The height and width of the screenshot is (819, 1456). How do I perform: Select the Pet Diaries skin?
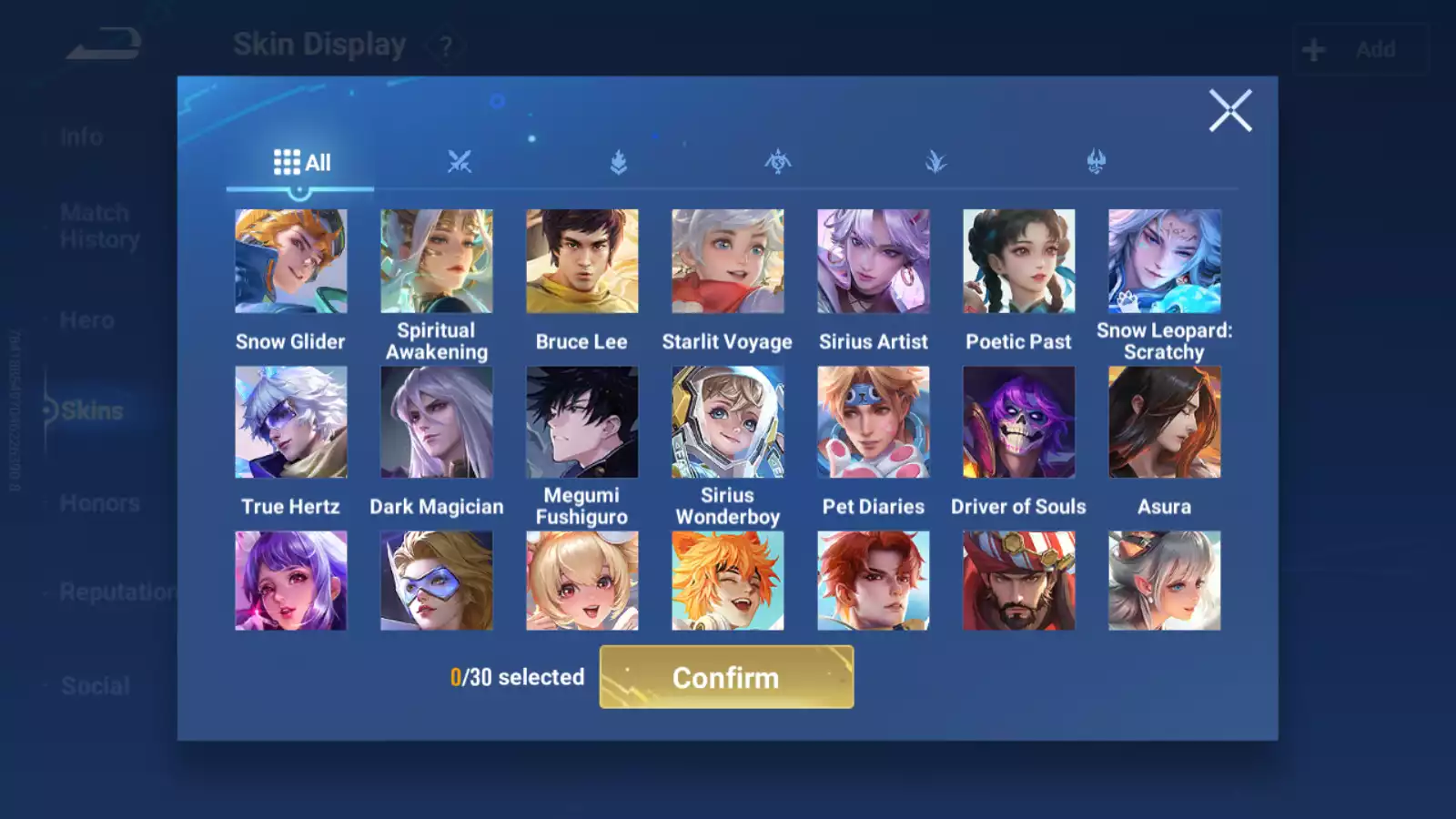873,422
